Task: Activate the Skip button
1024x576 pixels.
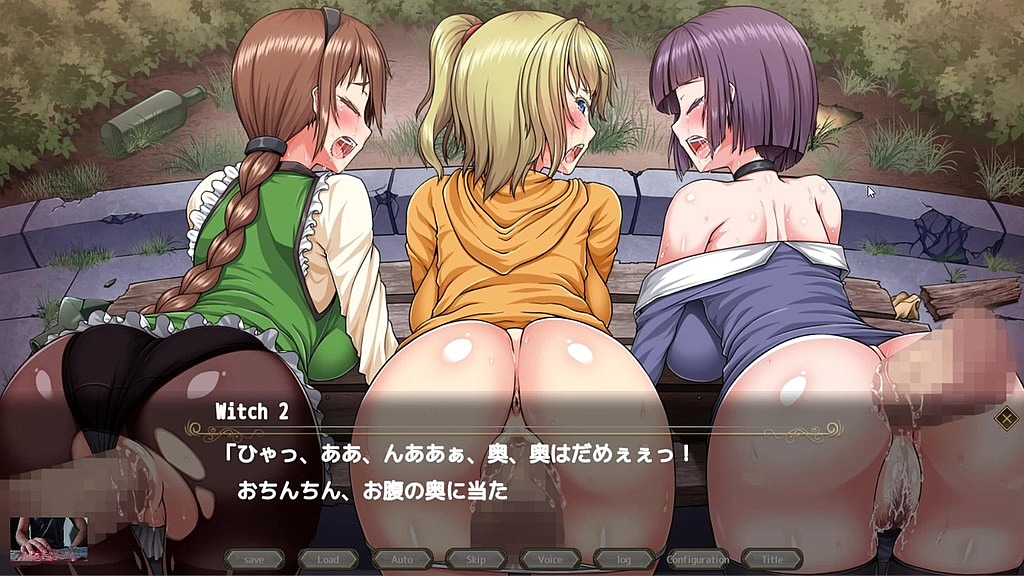Action: (x=476, y=559)
